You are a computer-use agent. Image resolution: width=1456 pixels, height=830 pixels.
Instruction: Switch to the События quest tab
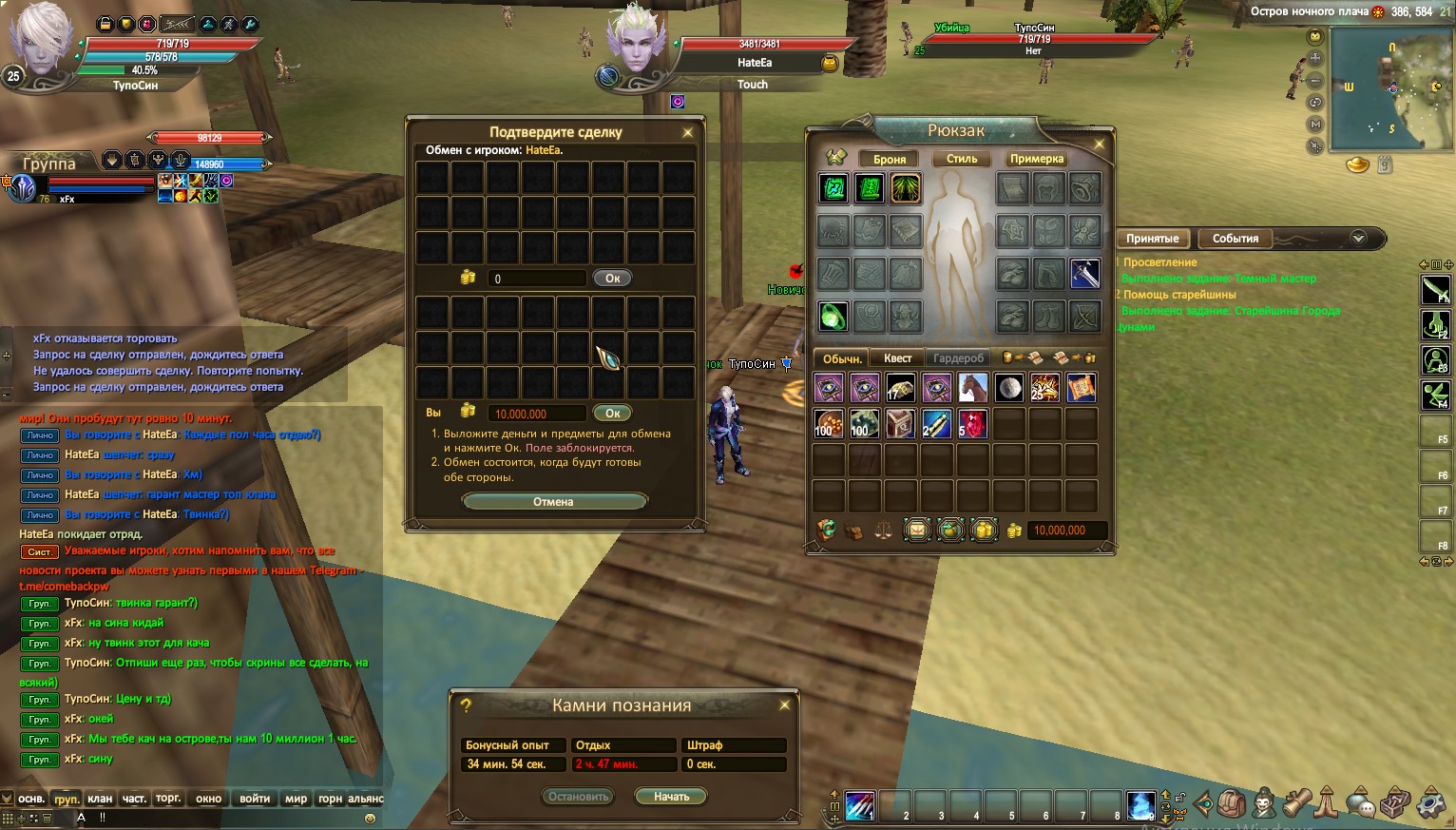(1235, 239)
